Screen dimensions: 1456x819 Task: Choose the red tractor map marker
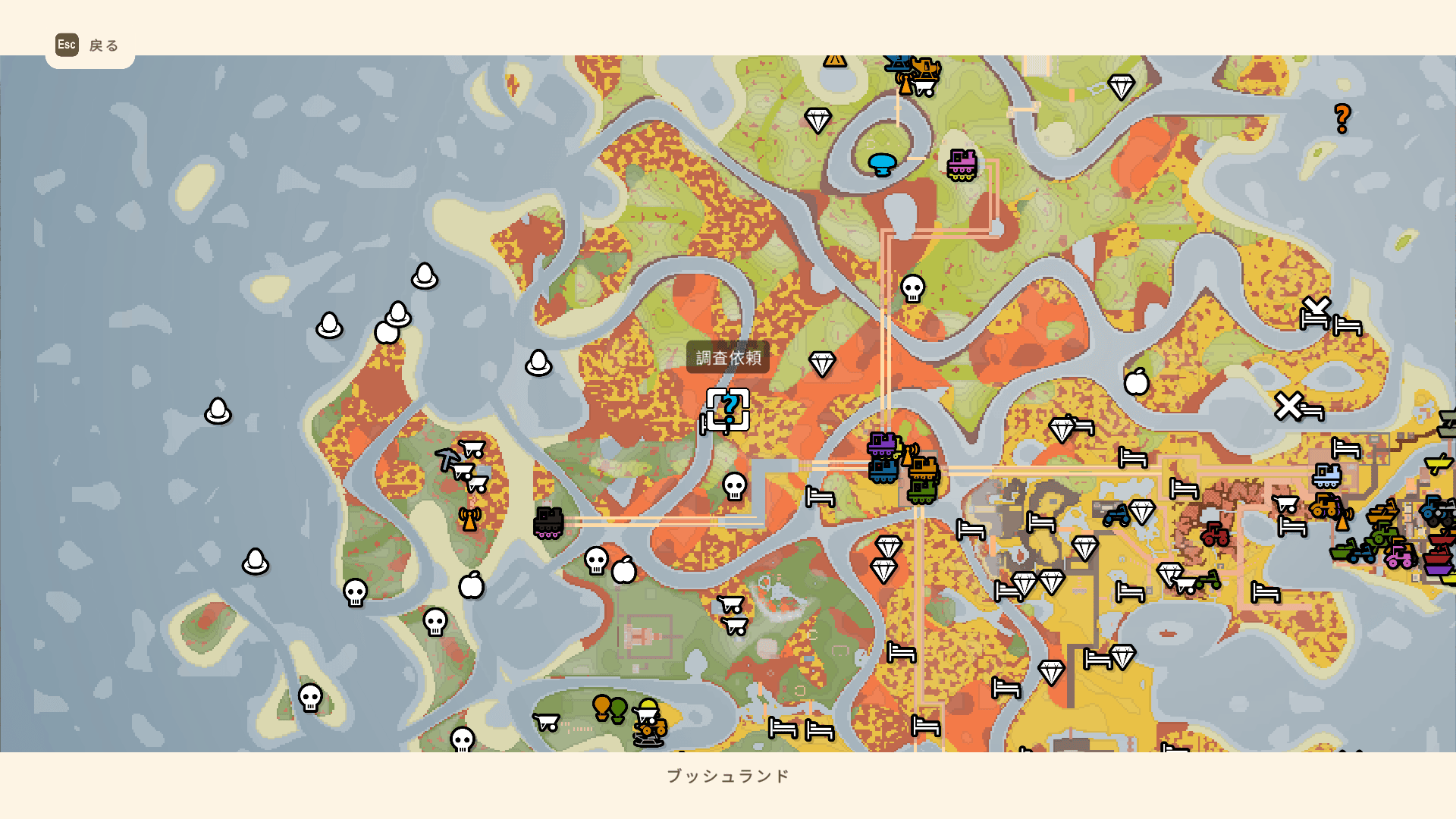coord(1215,534)
